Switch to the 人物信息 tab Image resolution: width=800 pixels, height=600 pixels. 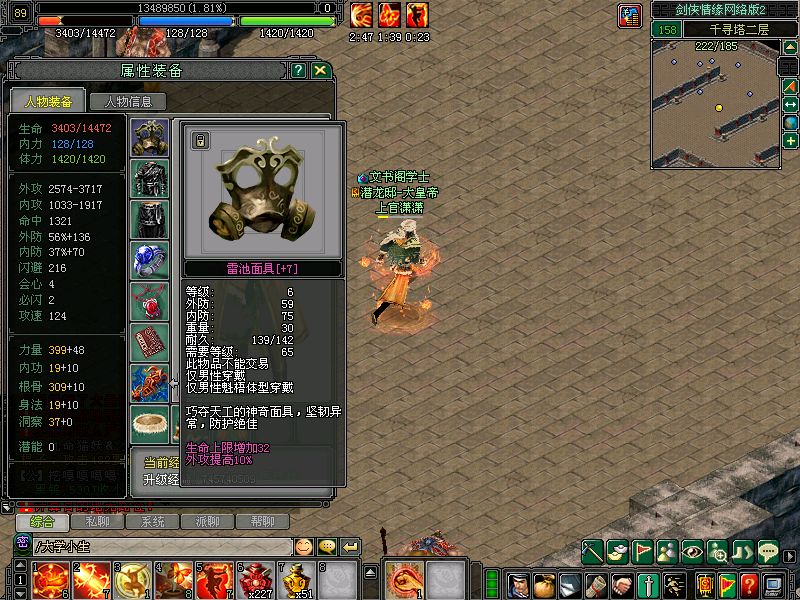pyautogui.click(x=127, y=101)
